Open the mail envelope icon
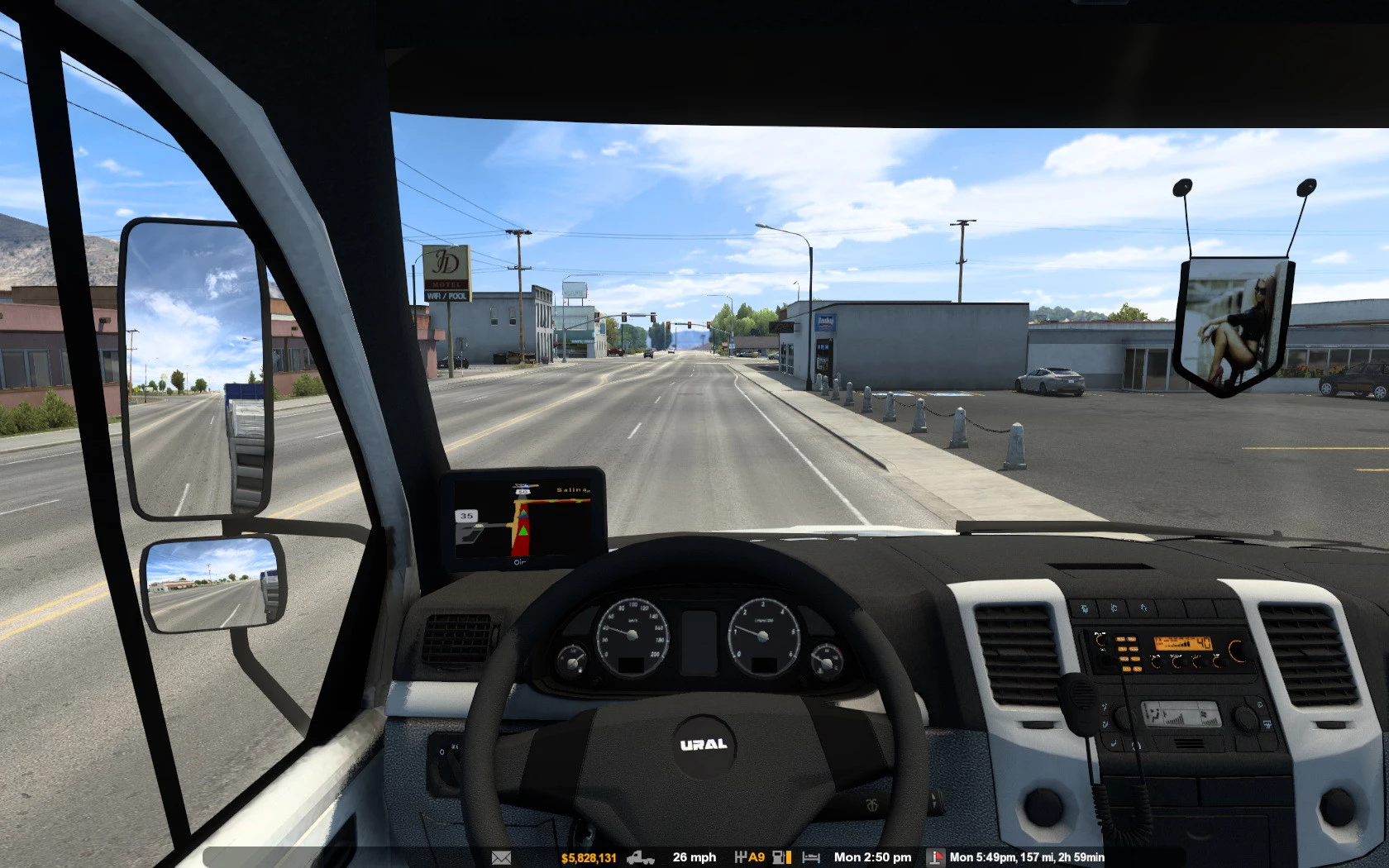This screenshot has height=868, width=1389. [x=501, y=857]
